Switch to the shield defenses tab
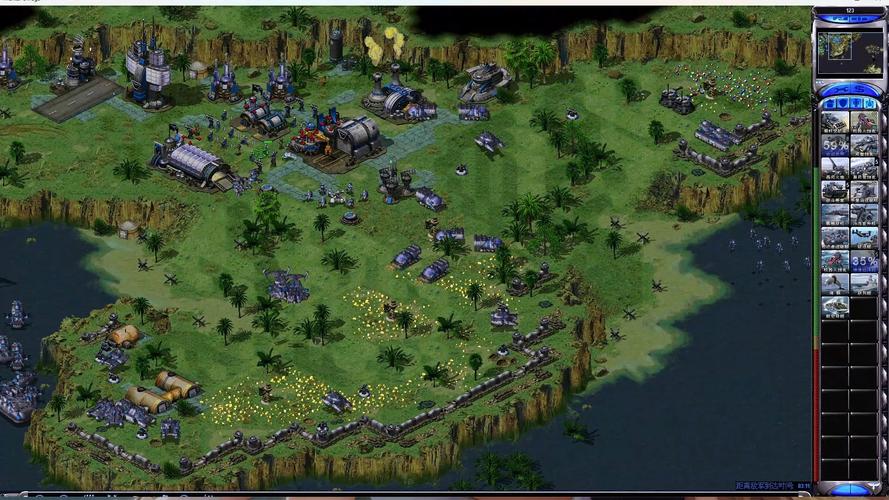Image resolution: width=889 pixels, height=500 pixels. tap(842, 102)
